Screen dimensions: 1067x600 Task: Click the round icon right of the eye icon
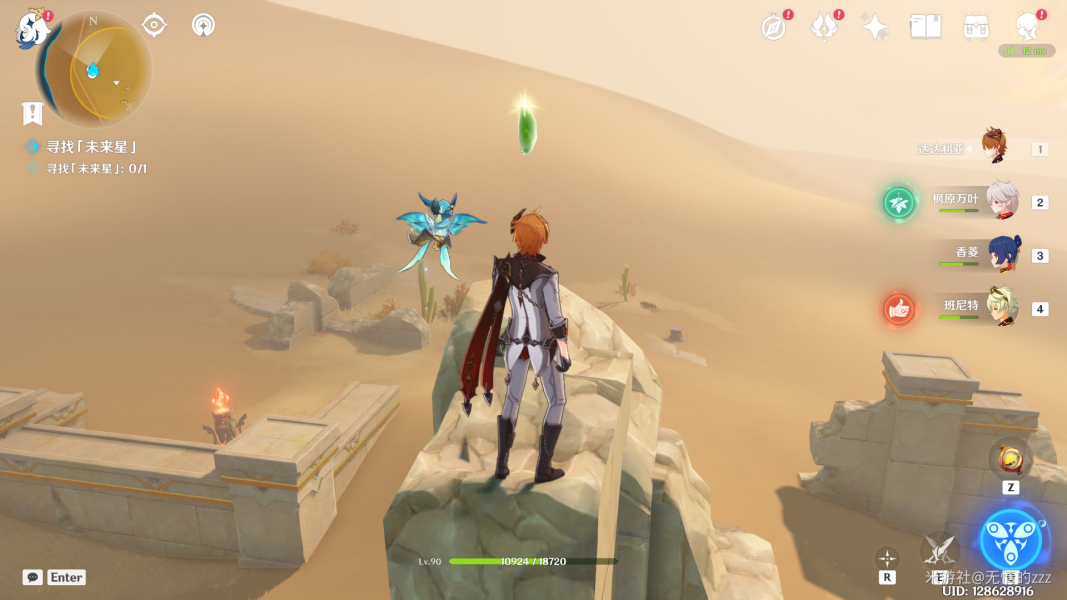click(203, 24)
